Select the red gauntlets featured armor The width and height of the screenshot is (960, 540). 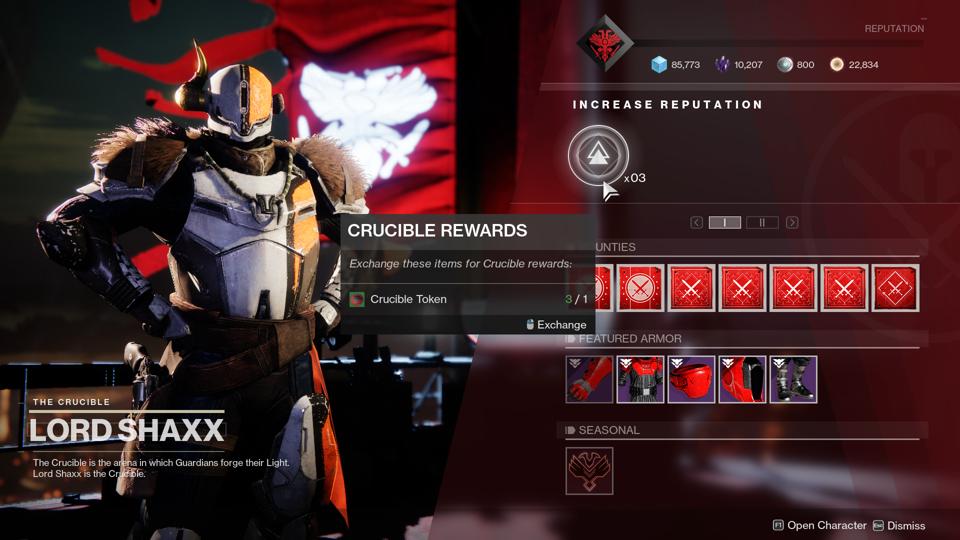coord(590,380)
